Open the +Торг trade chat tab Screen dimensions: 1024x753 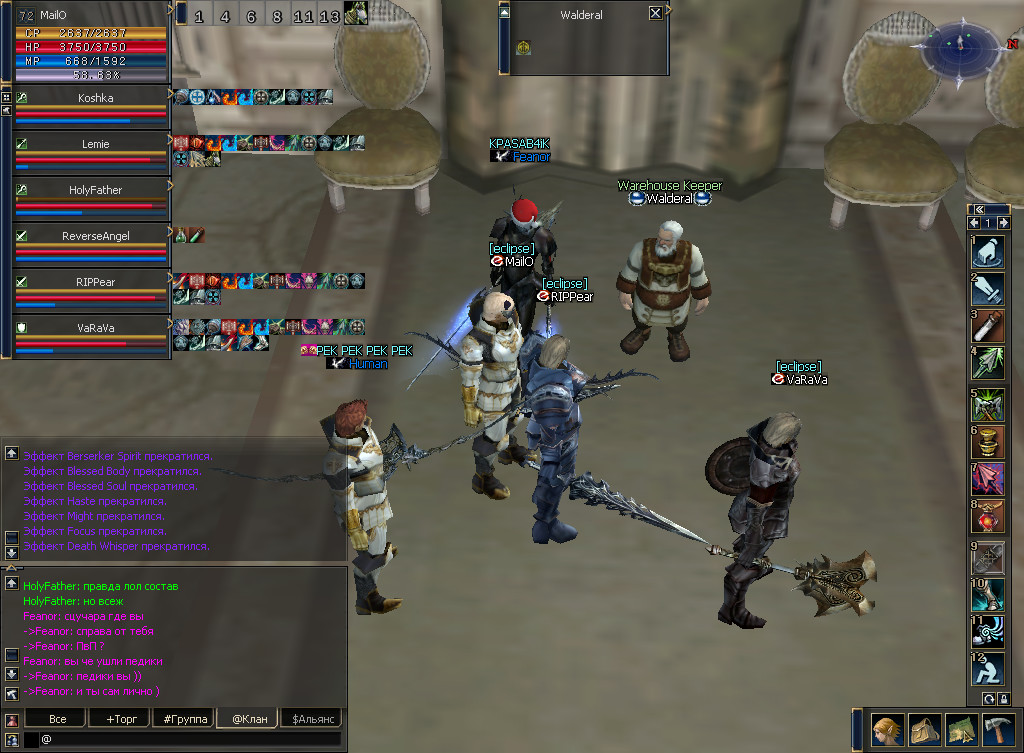(118, 719)
